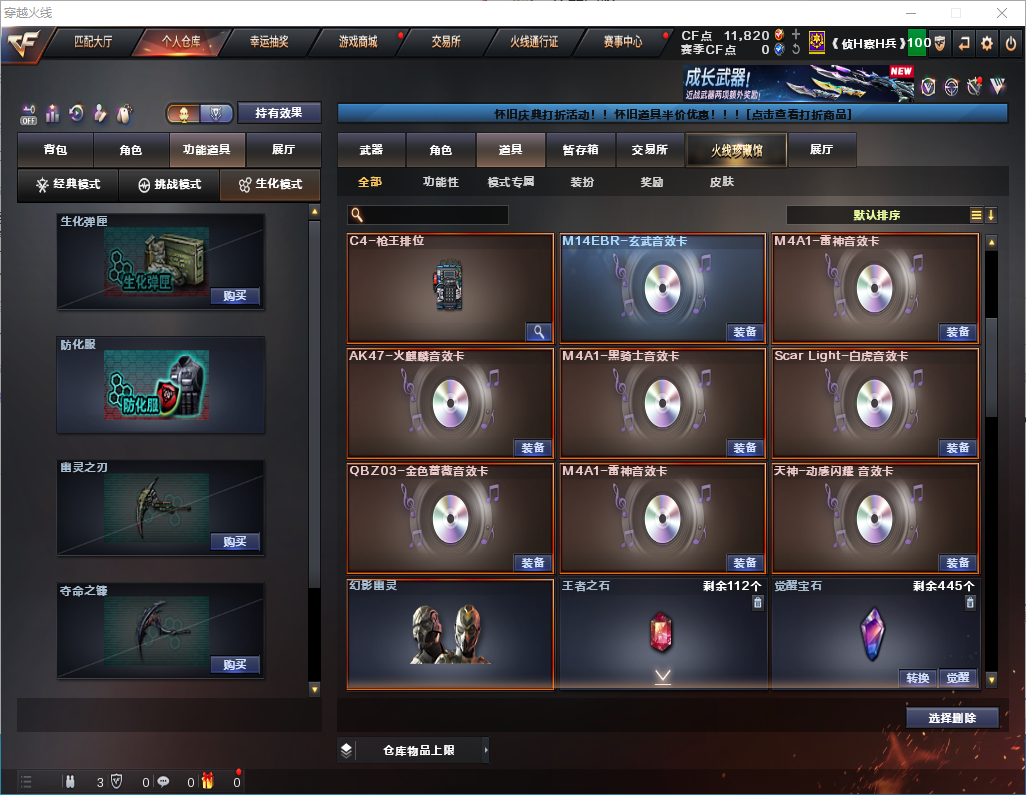Screen dimensions: 1026x795
Task: Close the game window
Action: click(1002, 13)
